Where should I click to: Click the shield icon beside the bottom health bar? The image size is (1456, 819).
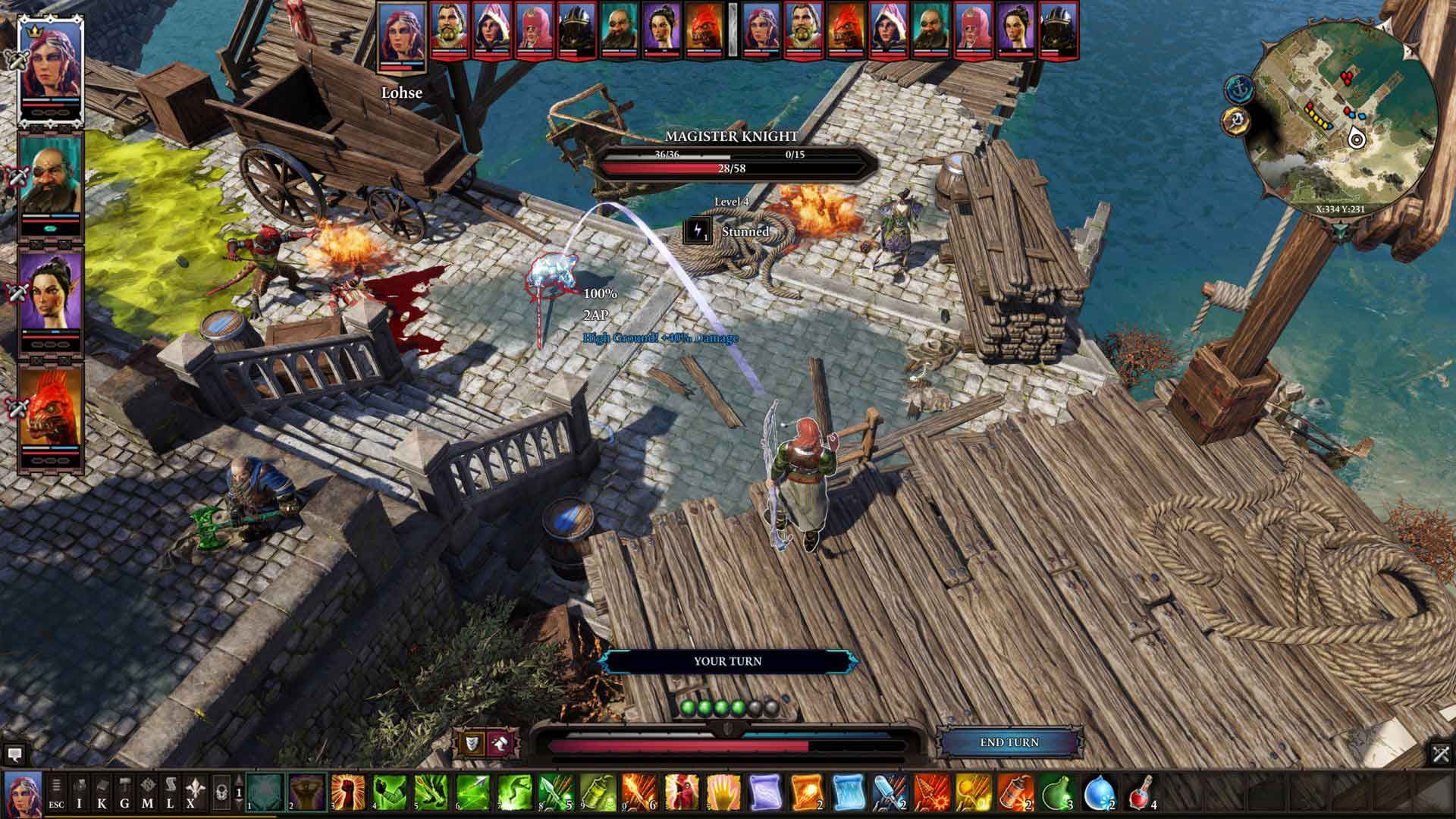(472, 745)
